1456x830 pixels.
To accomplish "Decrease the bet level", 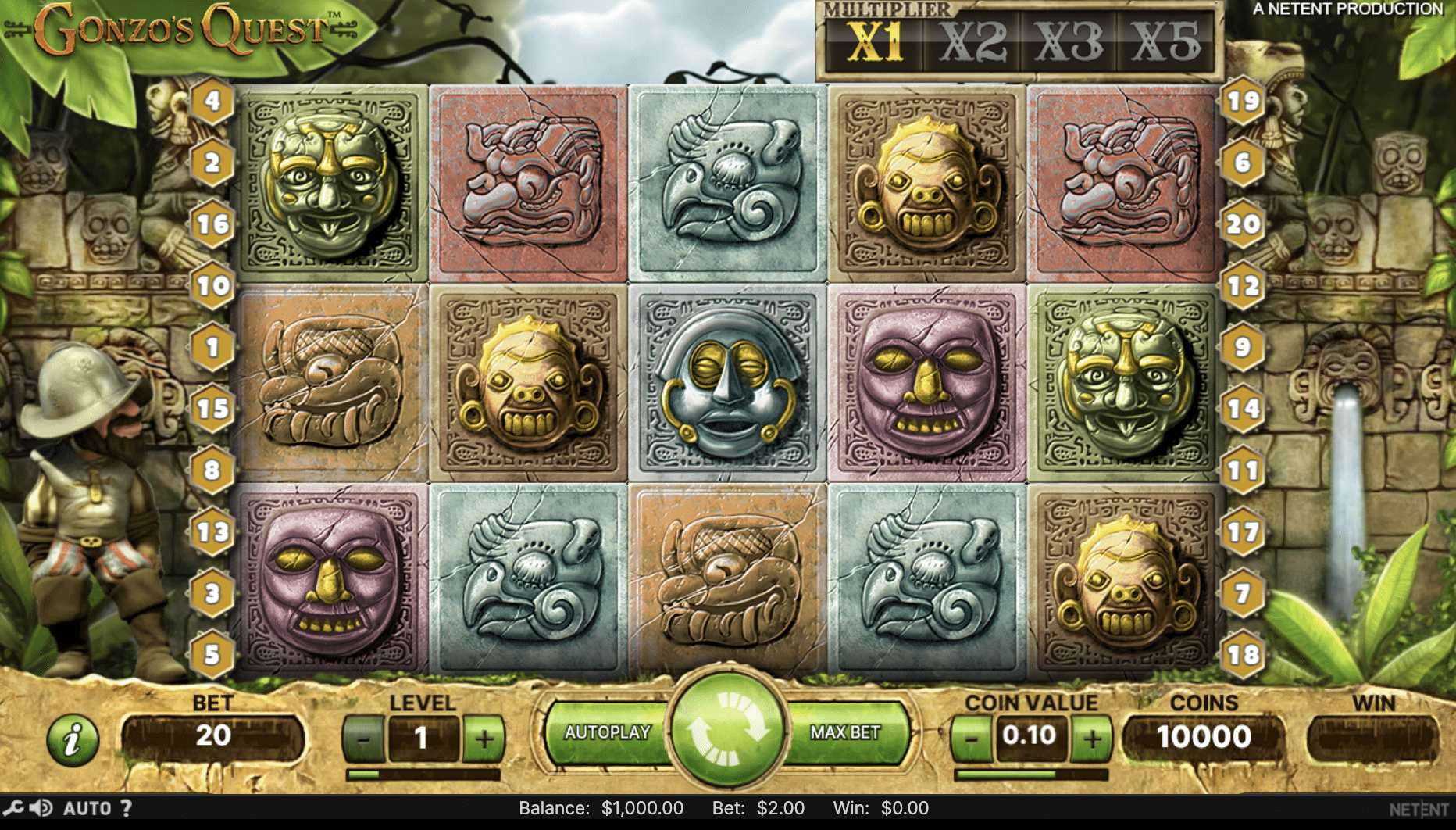I will click(363, 738).
